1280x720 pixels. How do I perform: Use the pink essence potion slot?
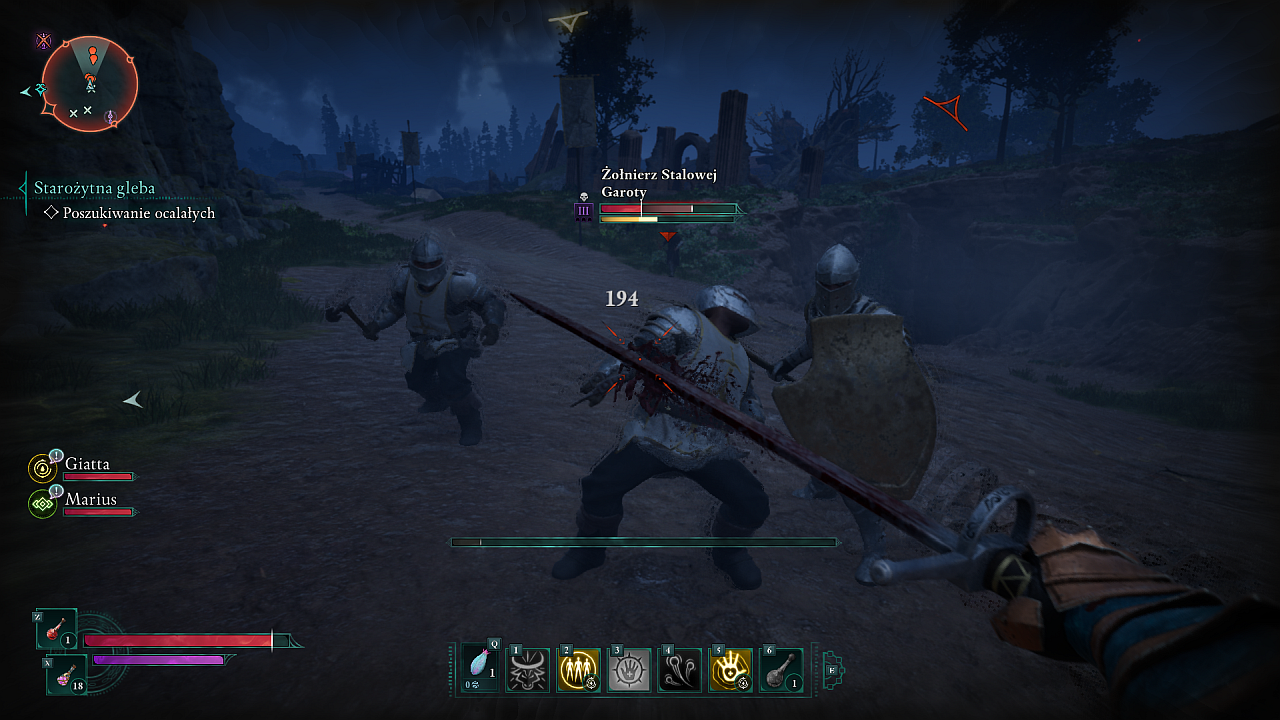(x=67, y=676)
